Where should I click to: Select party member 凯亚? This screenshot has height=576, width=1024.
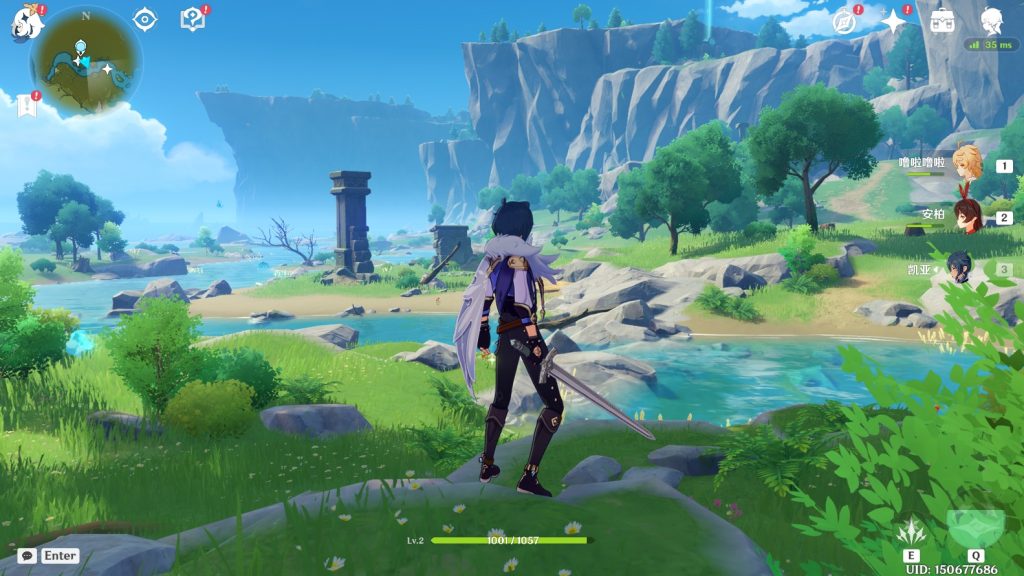click(x=961, y=268)
